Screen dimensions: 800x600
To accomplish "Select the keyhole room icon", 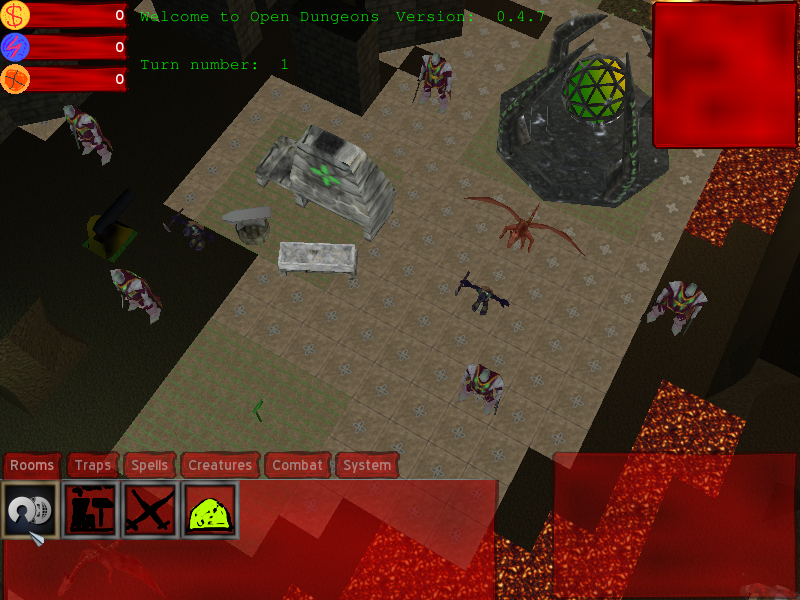I will click(x=30, y=509).
